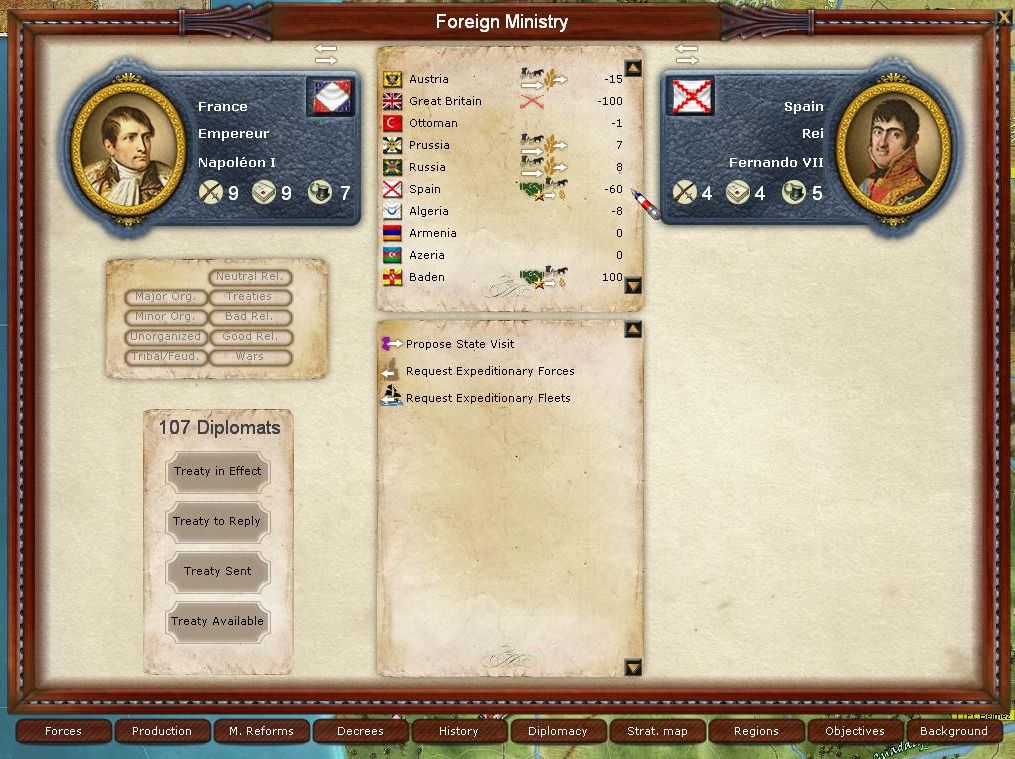Select Request Expeditionary Forces
The image size is (1015, 759).
(489, 371)
